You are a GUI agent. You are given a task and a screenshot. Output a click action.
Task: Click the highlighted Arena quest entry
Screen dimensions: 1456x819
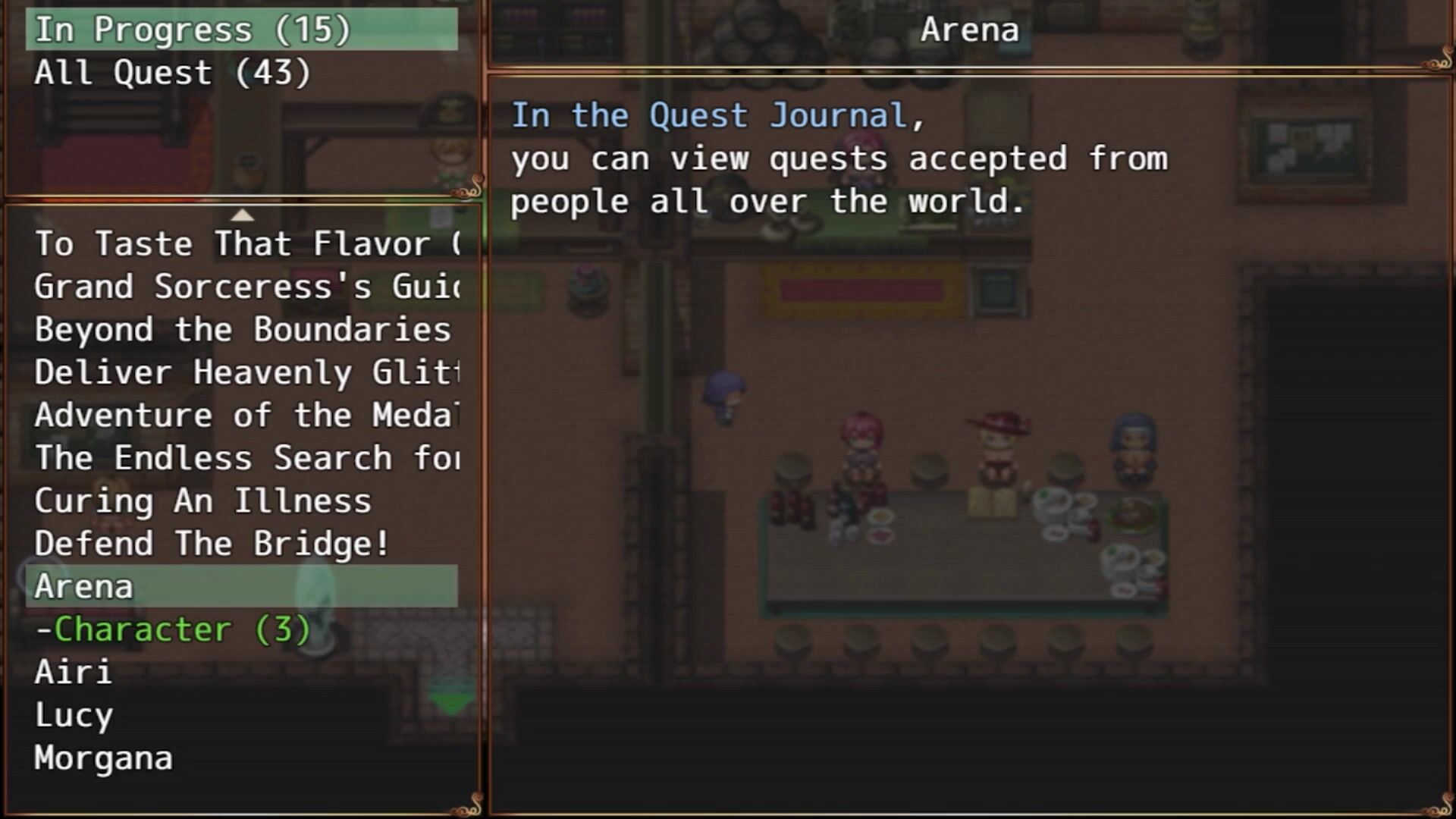tap(241, 587)
